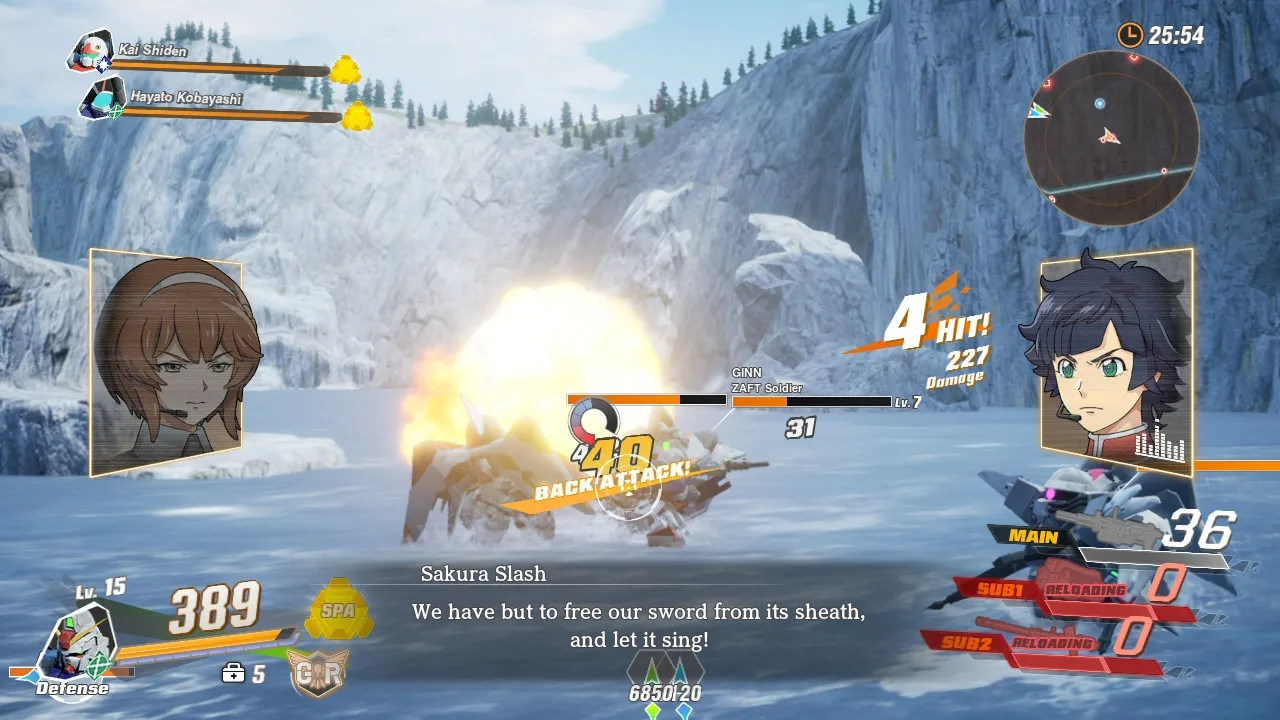The height and width of the screenshot is (720, 1280).
Task: Click the brown-haired pilot portrait panel
Action: [x=168, y=362]
